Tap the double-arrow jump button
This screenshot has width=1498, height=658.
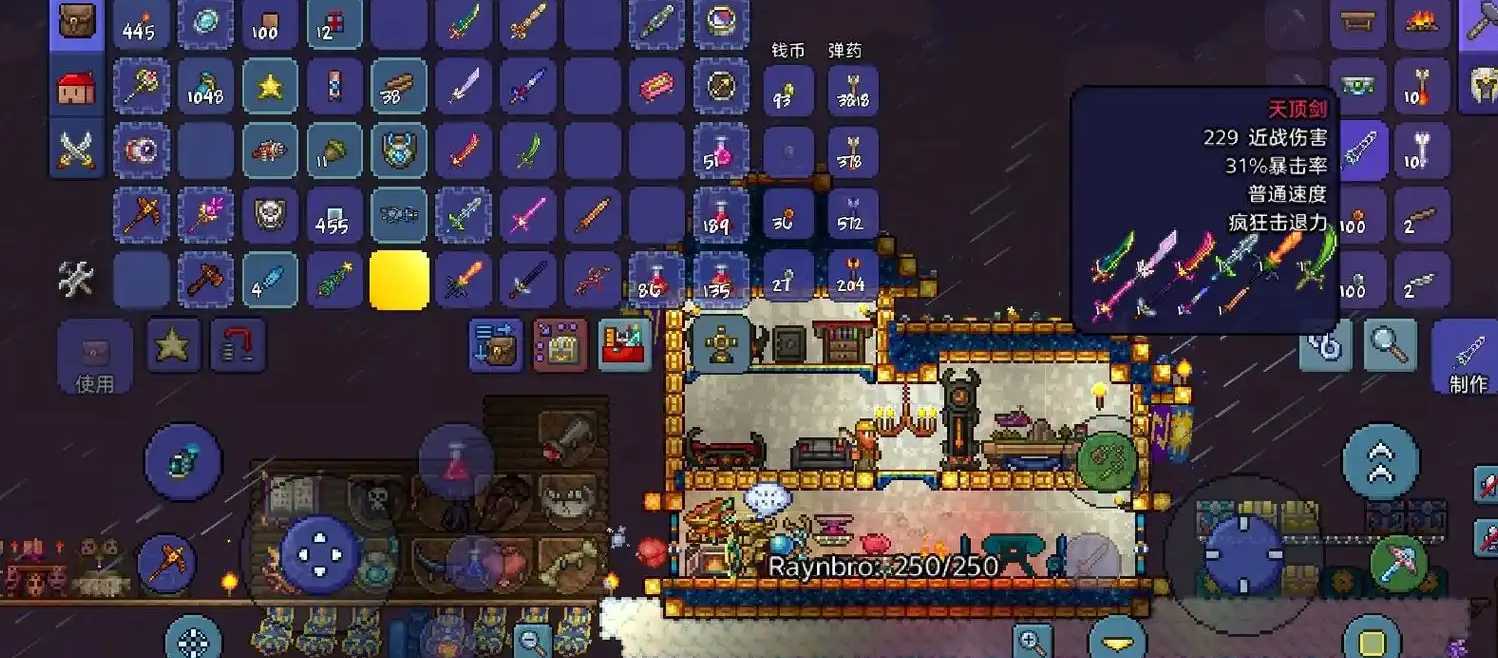point(1380,461)
